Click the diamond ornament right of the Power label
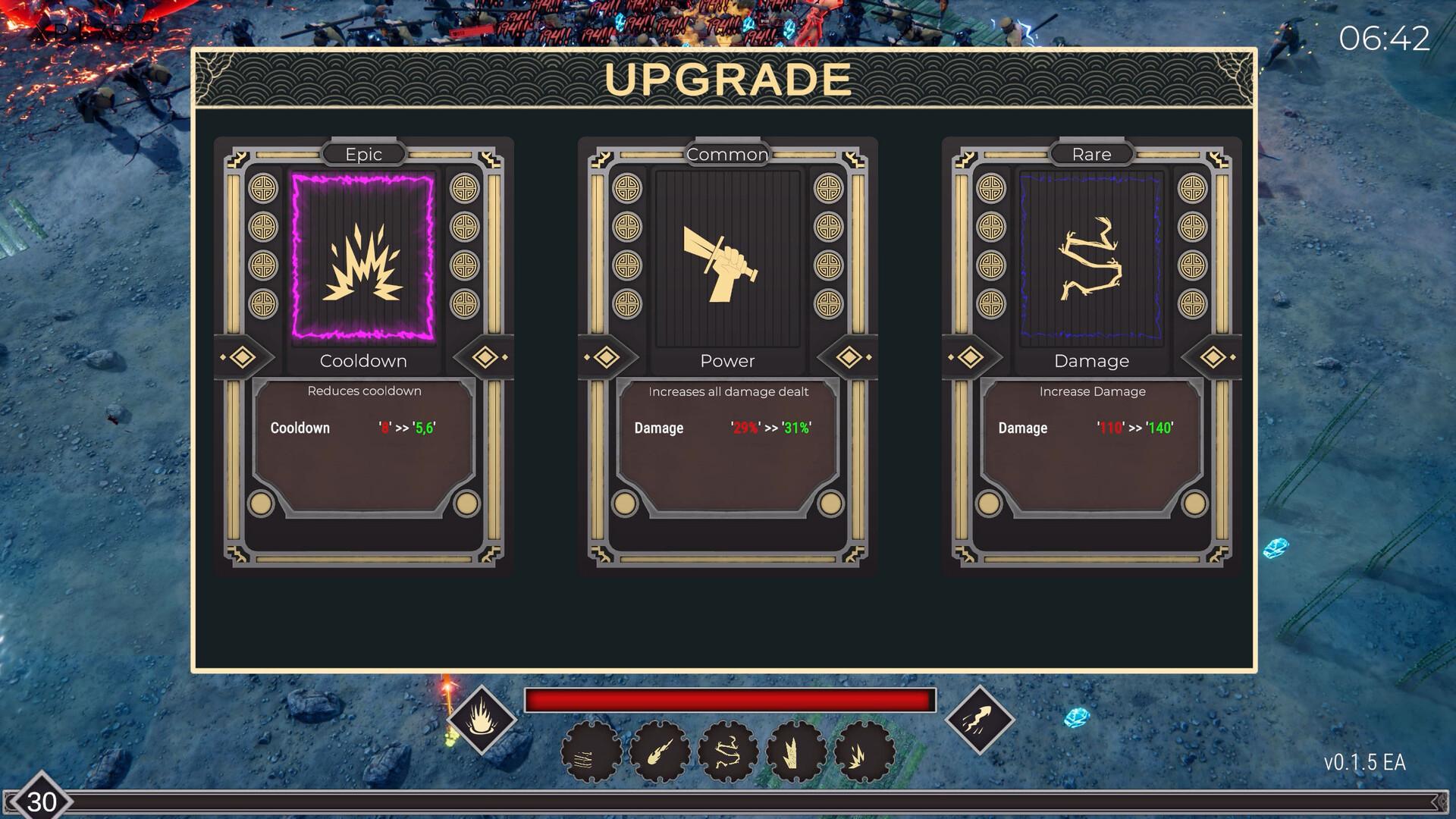 click(x=847, y=356)
